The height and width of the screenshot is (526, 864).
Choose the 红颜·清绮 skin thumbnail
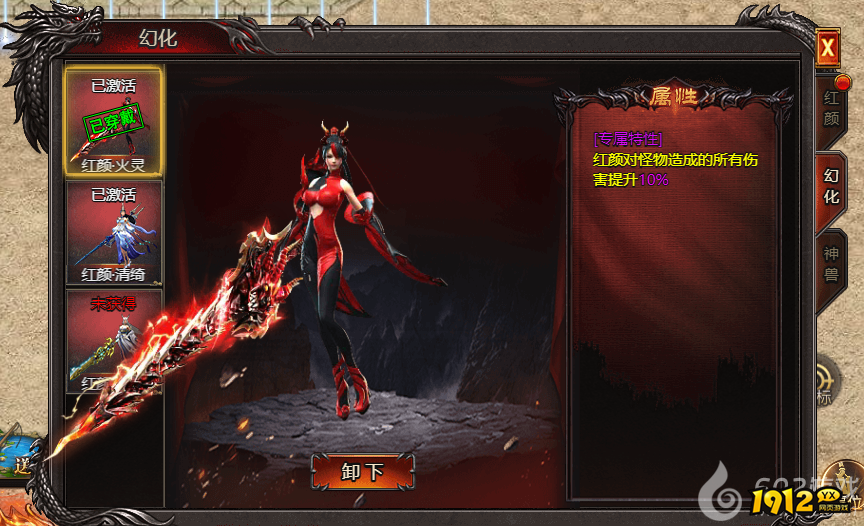pyautogui.click(x=114, y=233)
